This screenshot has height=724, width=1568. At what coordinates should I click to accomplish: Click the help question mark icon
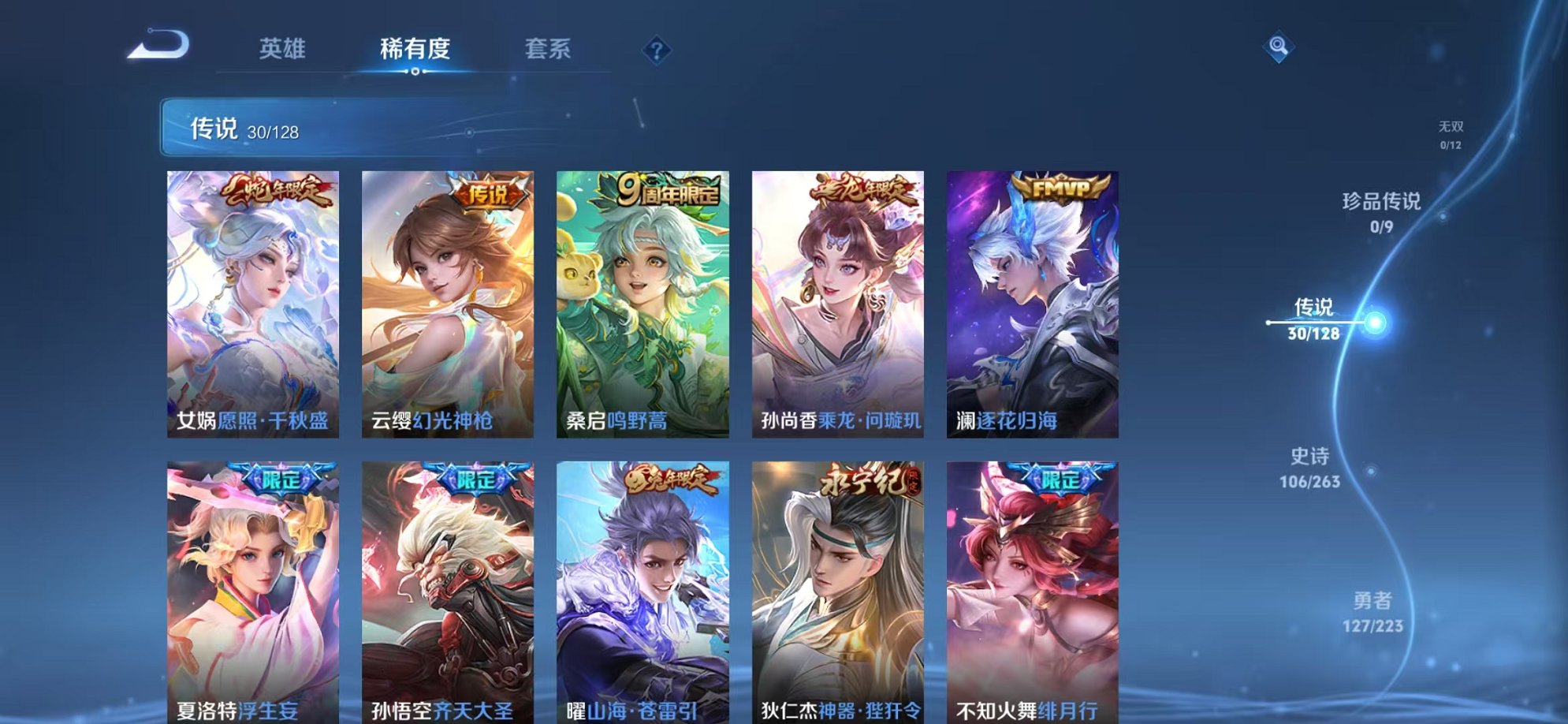coord(656,50)
